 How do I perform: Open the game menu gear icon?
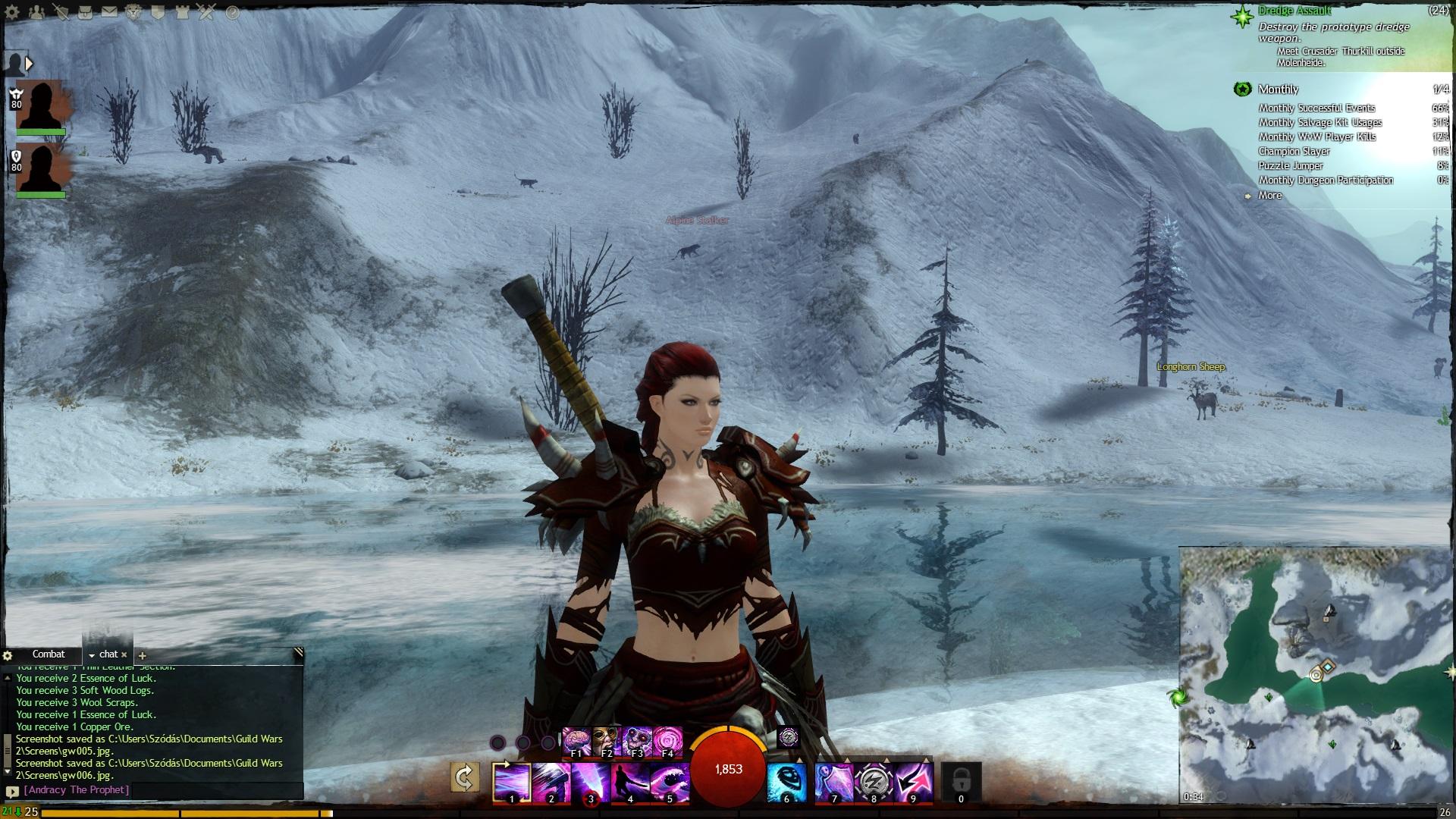coord(12,12)
